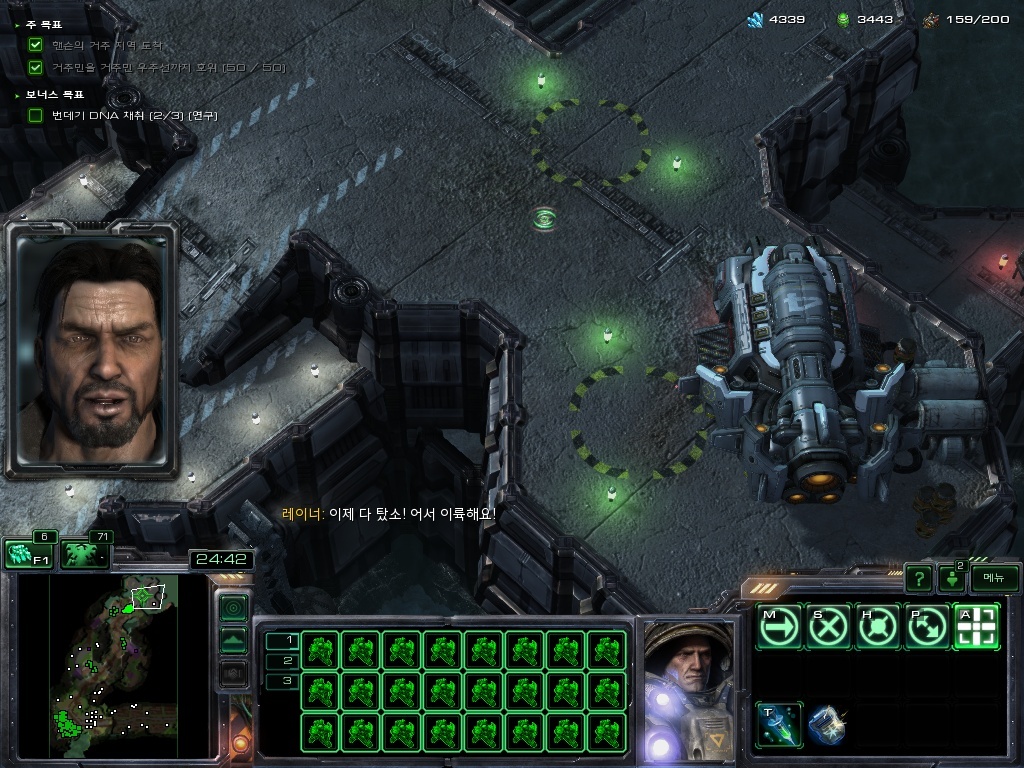
Task: Open the 메뉴 game menu
Action: click(x=994, y=578)
